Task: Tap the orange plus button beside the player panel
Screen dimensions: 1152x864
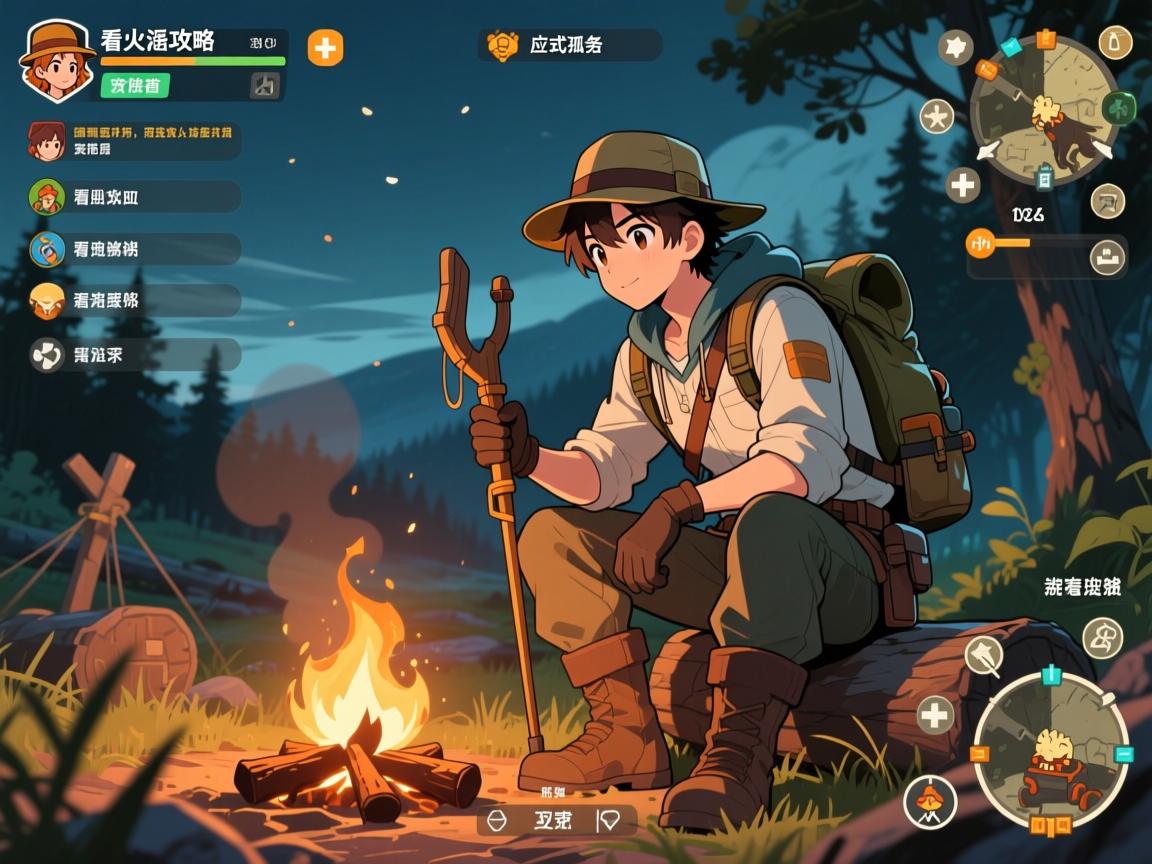Action: (x=325, y=47)
